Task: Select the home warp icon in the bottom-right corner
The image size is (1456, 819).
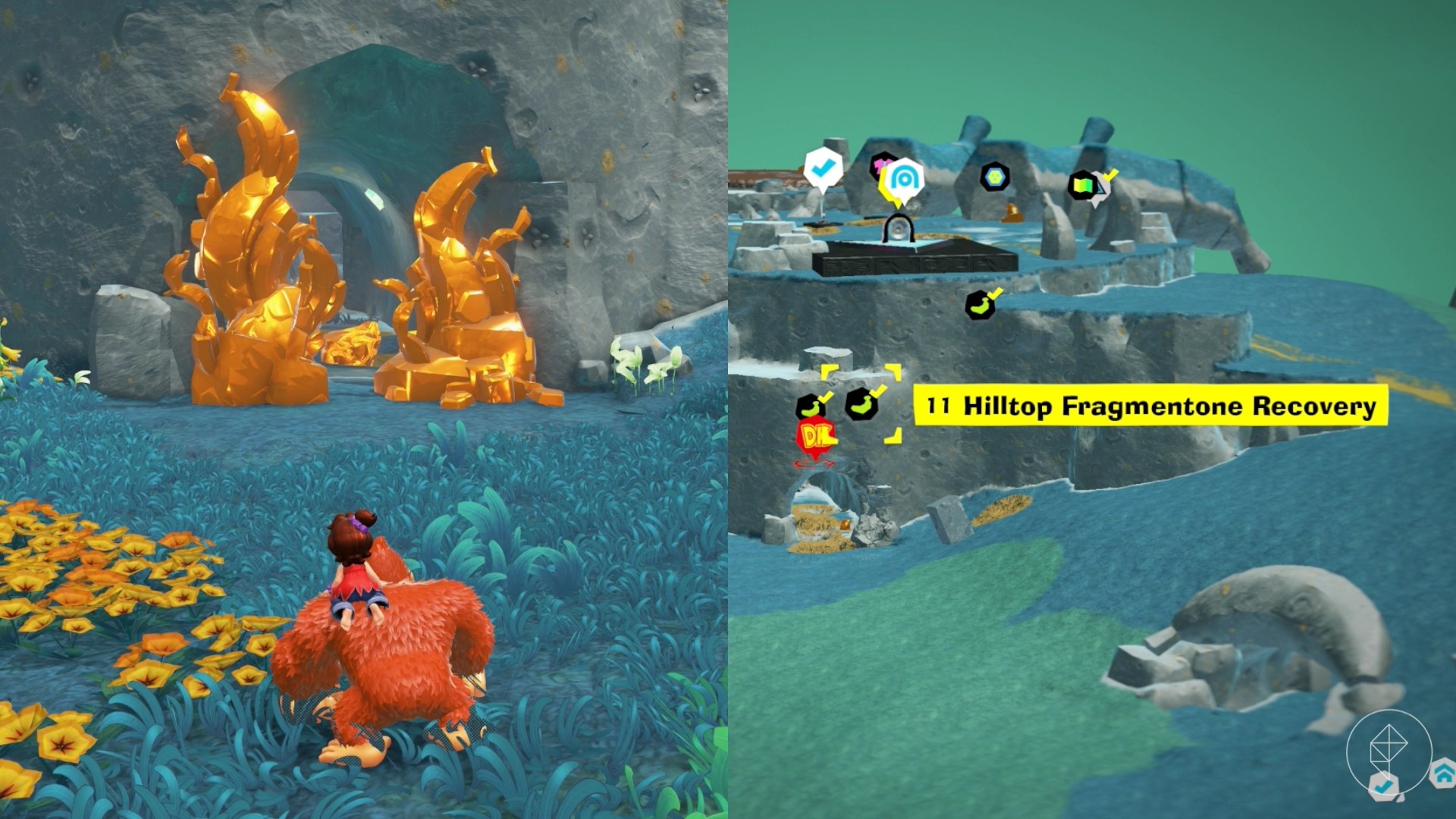Action: 1442,773
